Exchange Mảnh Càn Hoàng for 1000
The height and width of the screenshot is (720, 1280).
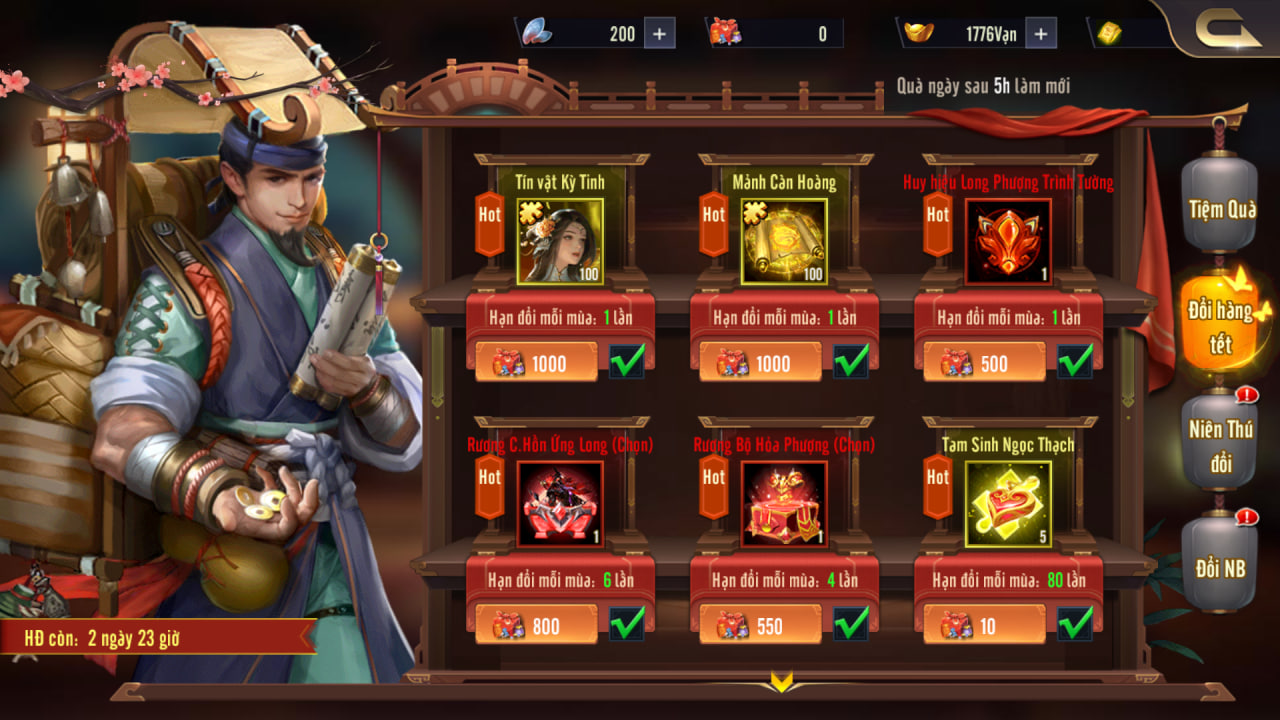coord(760,362)
